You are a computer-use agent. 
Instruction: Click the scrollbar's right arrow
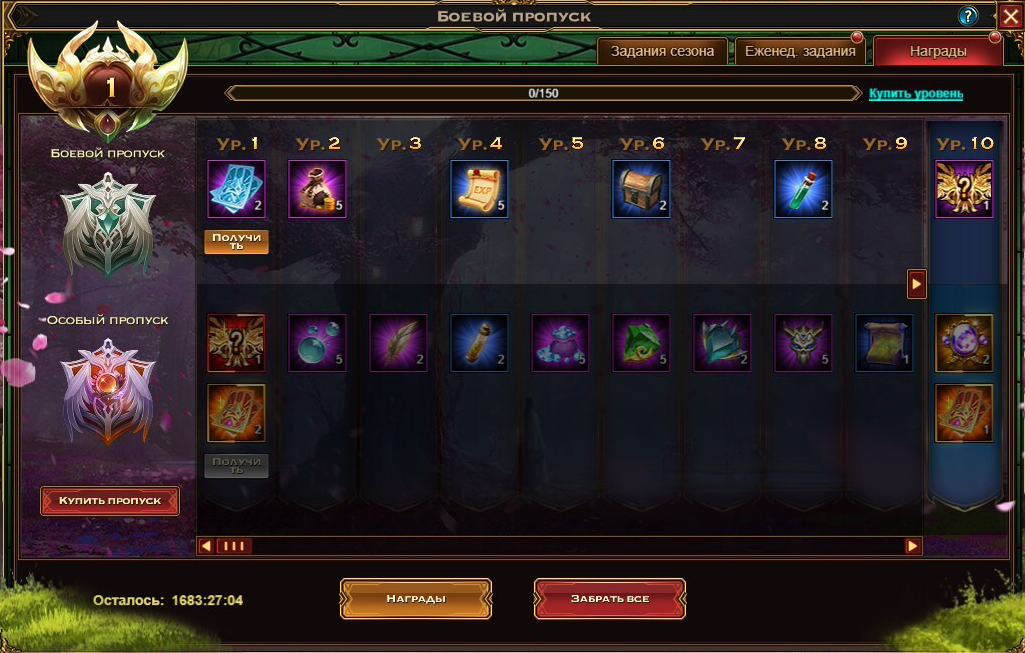(913, 546)
